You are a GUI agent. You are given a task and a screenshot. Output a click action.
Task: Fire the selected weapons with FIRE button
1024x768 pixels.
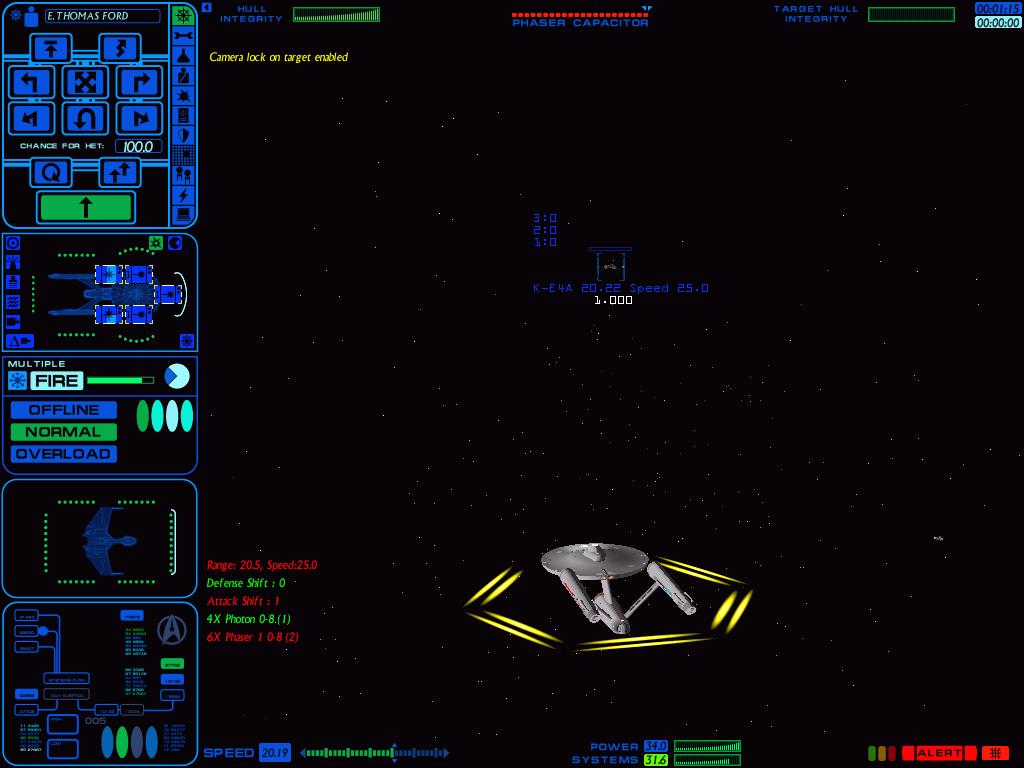pyautogui.click(x=56, y=380)
